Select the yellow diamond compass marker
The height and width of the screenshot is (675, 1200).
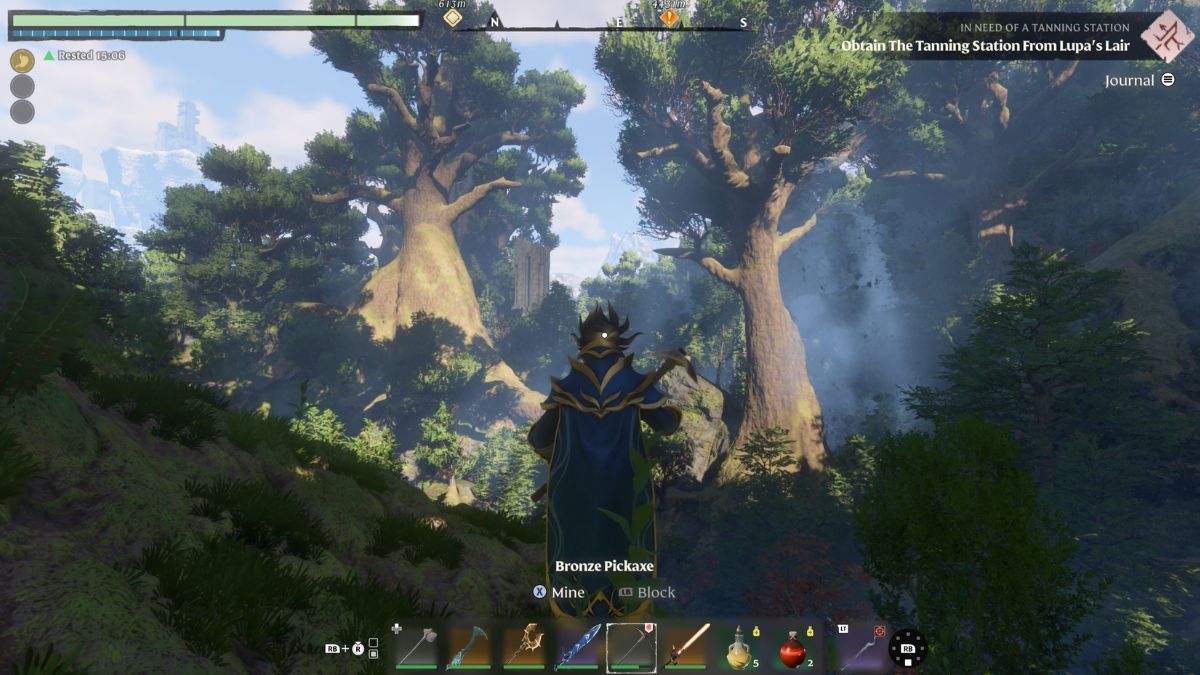pyautogui.click(x=453, y=18)
